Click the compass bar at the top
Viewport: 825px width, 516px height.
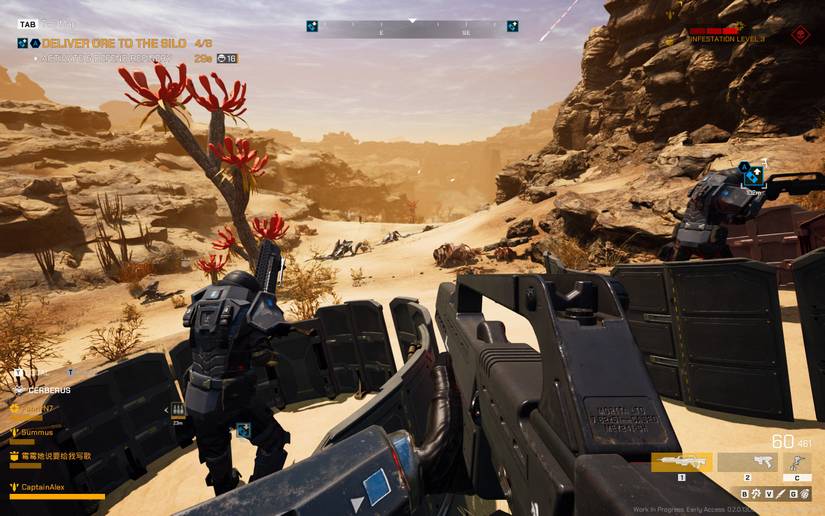tap(412, 28)
